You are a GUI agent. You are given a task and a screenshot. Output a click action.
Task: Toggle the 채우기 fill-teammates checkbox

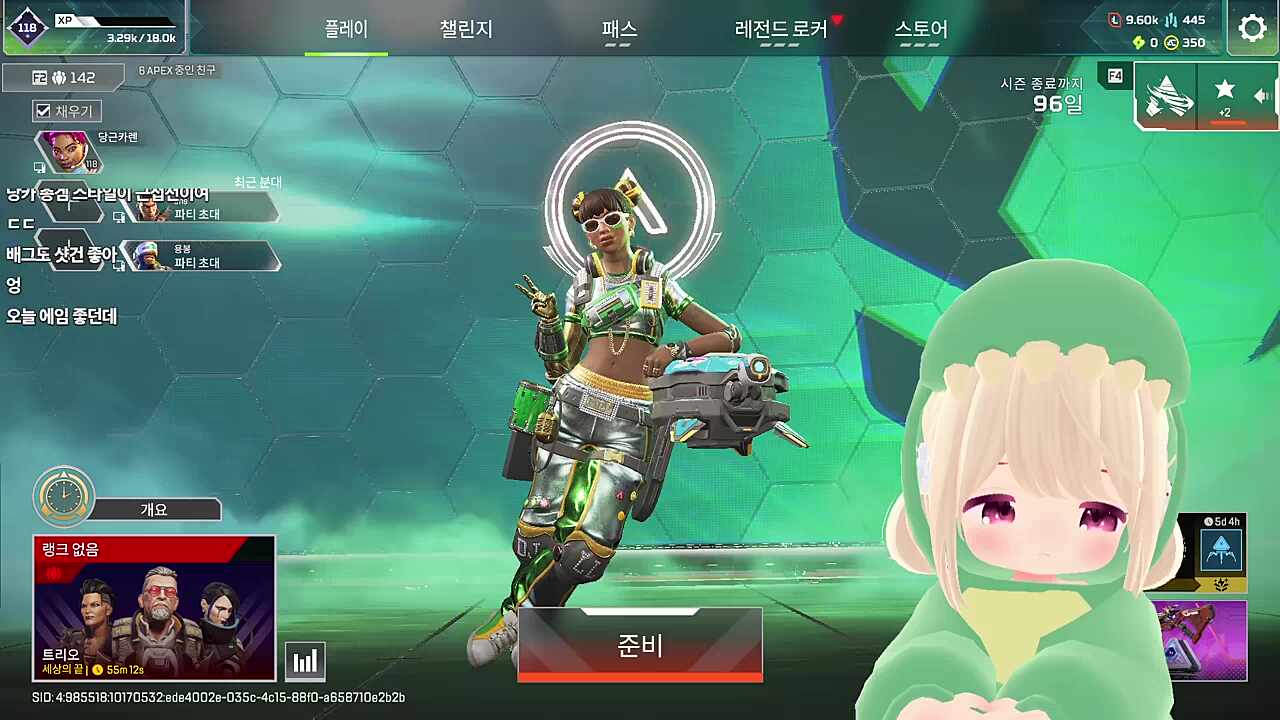click(x=42, y=110)
